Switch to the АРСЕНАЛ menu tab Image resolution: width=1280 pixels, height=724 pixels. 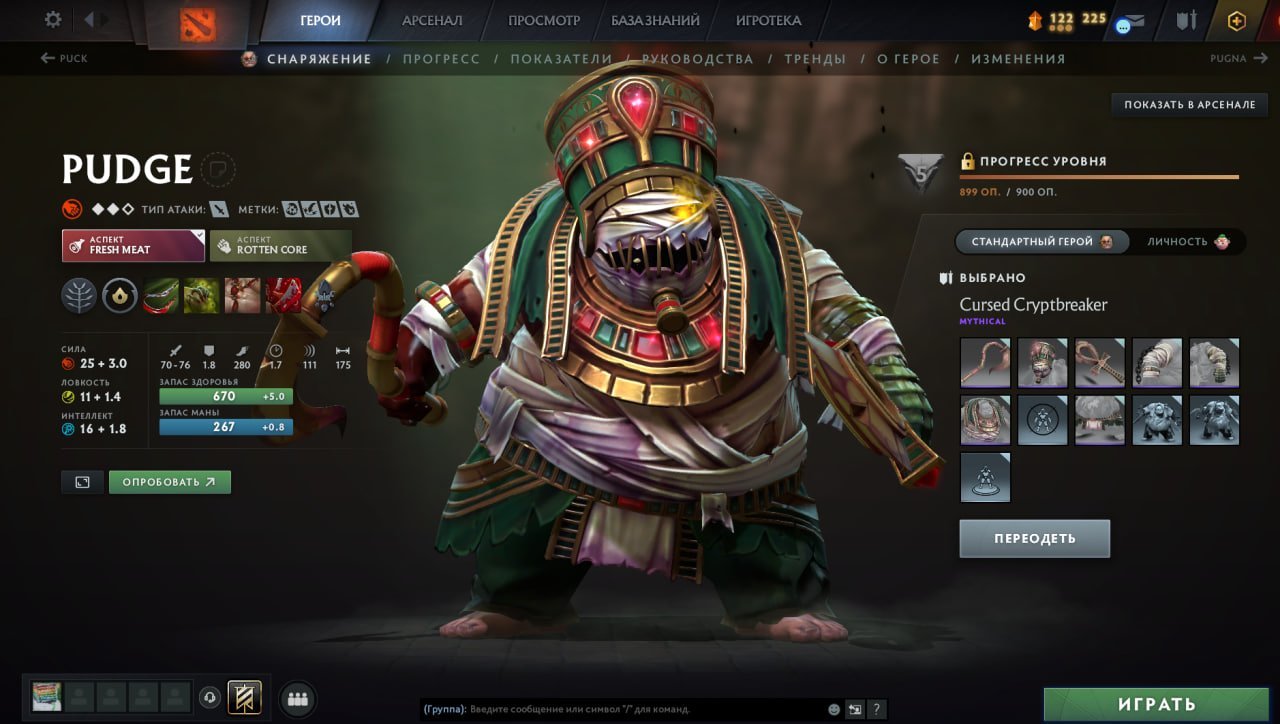(431, 19)
